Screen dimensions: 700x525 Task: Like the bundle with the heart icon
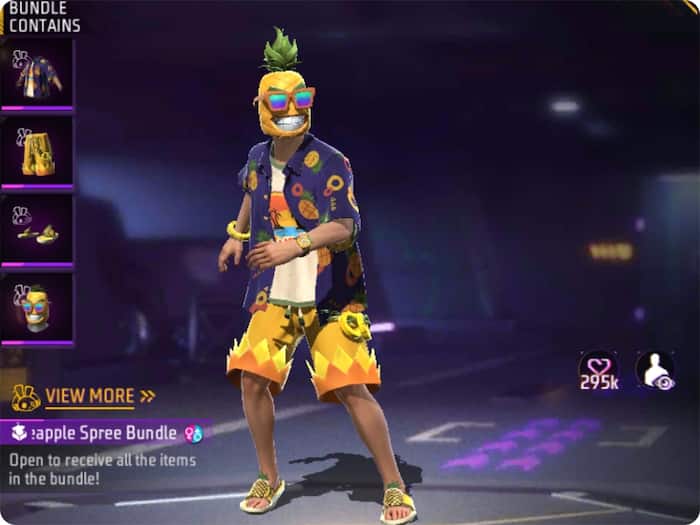pyautogui.click(x=598, y=369)
